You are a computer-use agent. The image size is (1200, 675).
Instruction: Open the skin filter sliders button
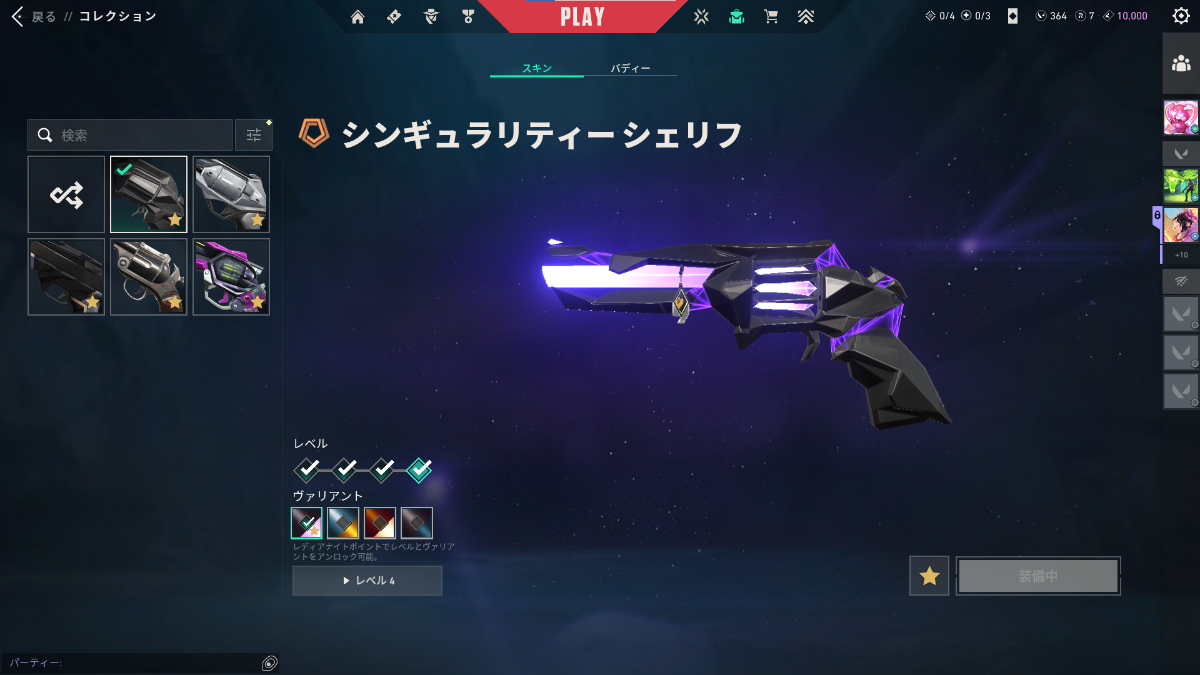[x=254, y=135]
